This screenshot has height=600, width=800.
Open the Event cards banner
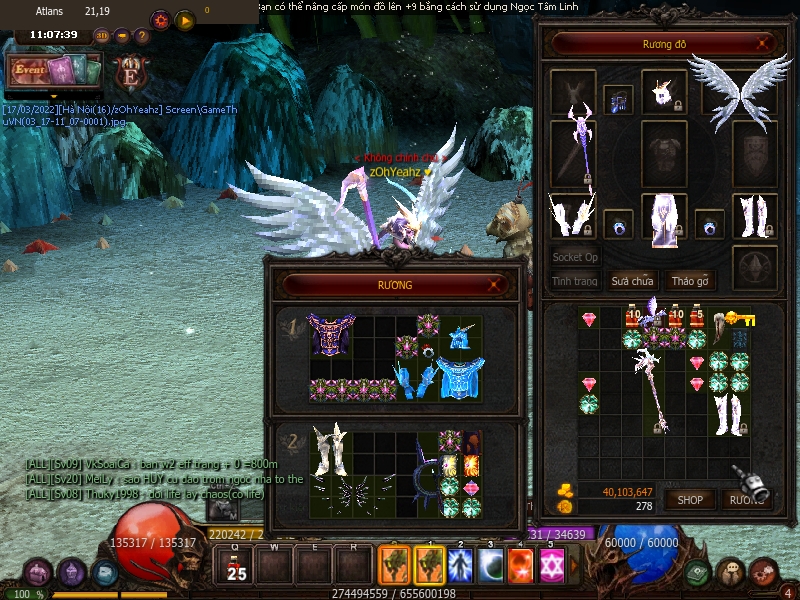(x=55, y=70)
